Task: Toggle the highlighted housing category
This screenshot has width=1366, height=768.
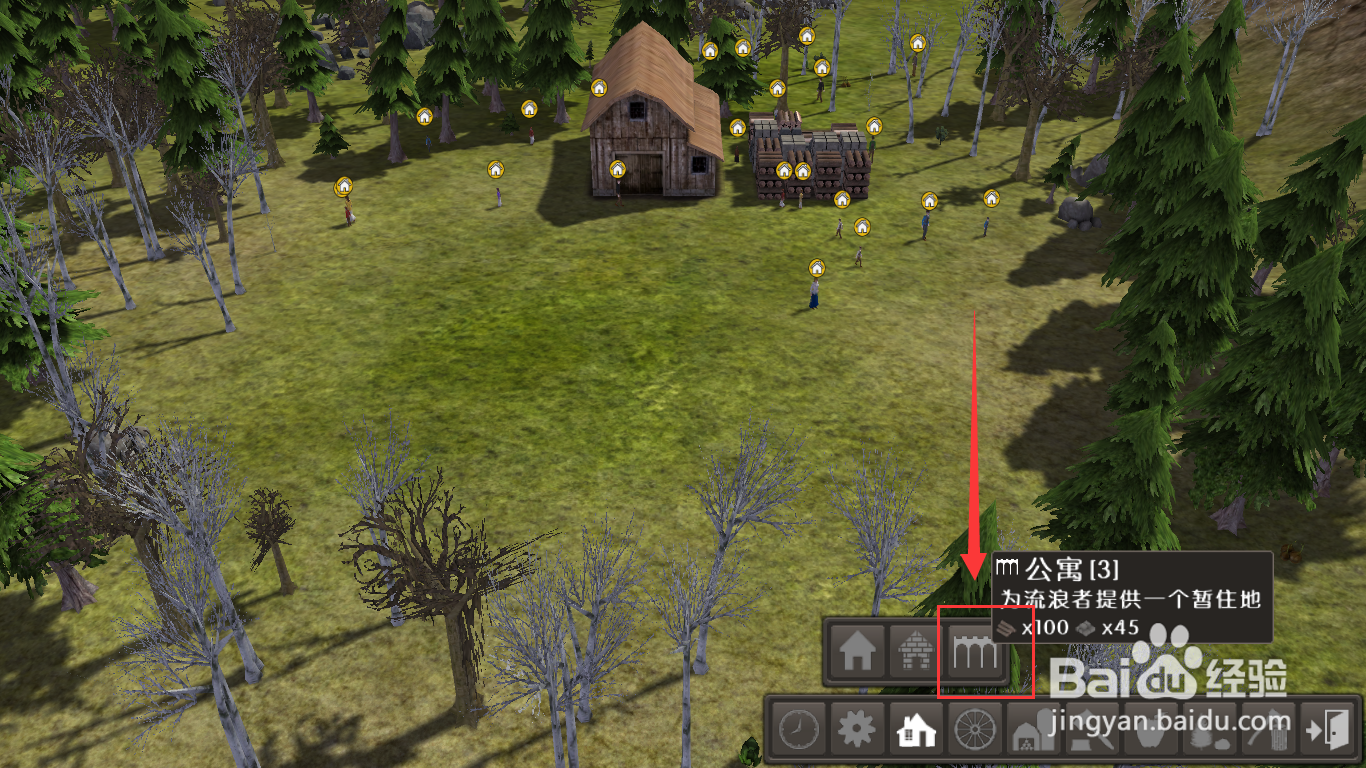Action: [914, 731]
